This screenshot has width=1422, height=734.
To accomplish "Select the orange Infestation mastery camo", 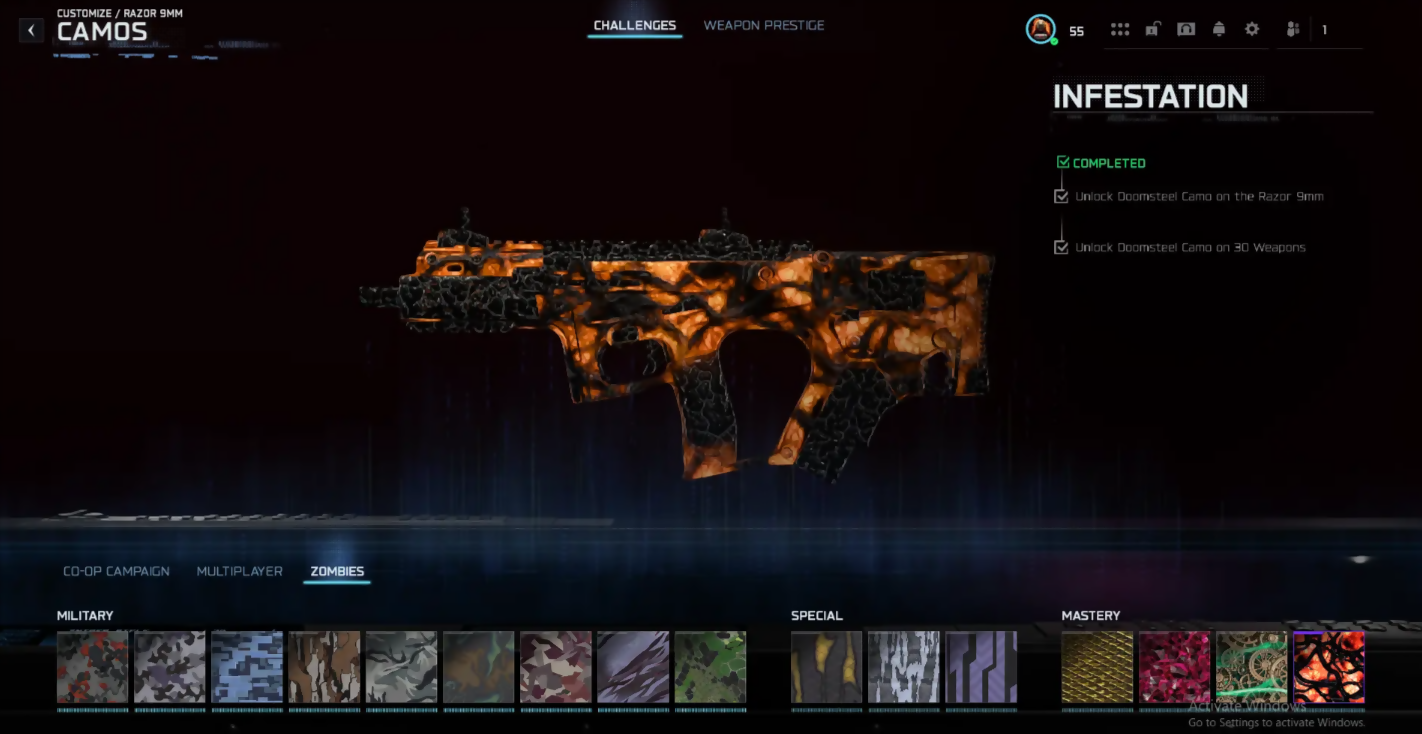I will (1328, 666).
